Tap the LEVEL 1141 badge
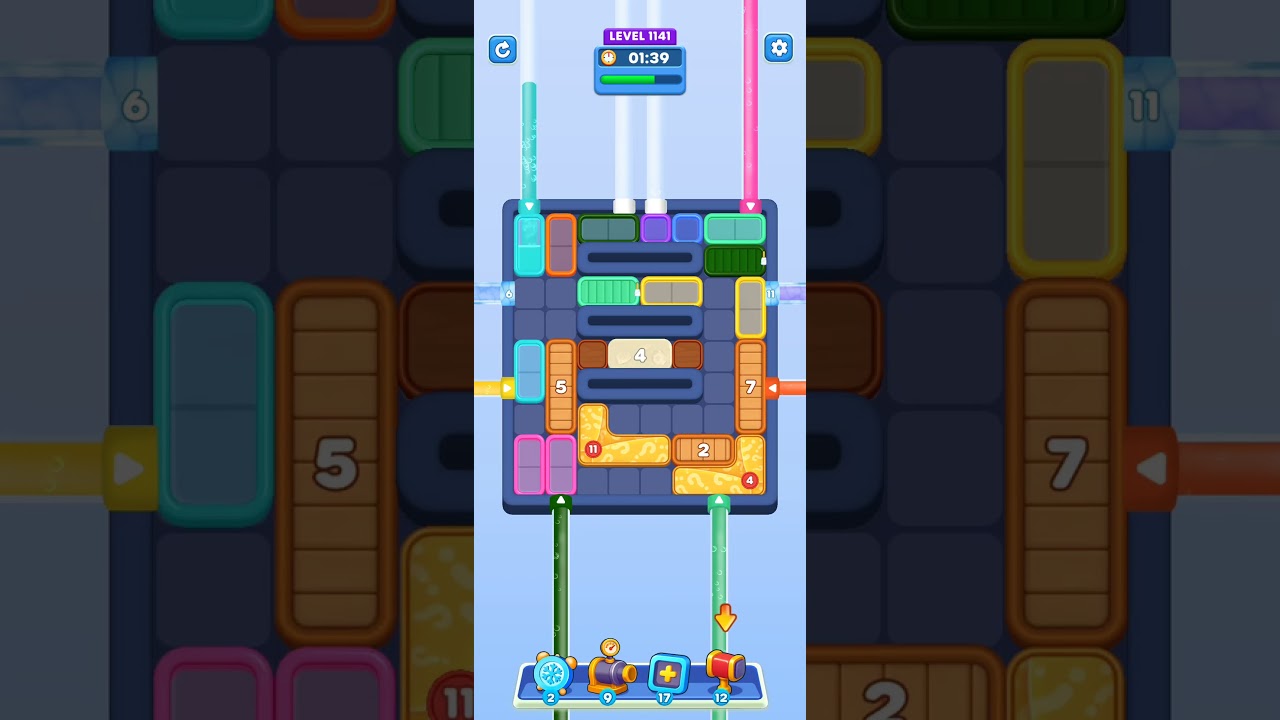Image resolution: width=1280 pixels, height=720 pixels. coord(640,35)
